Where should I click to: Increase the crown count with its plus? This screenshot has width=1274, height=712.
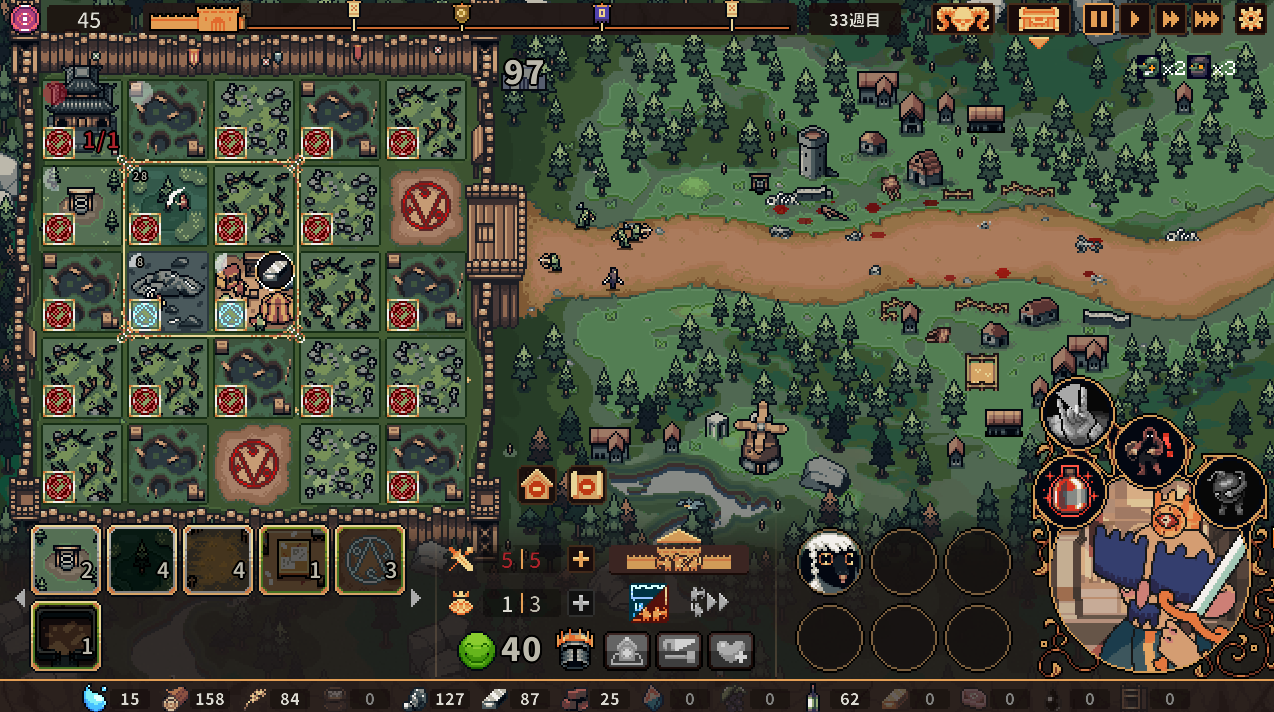pyautogui.click(x=581, y=603)
